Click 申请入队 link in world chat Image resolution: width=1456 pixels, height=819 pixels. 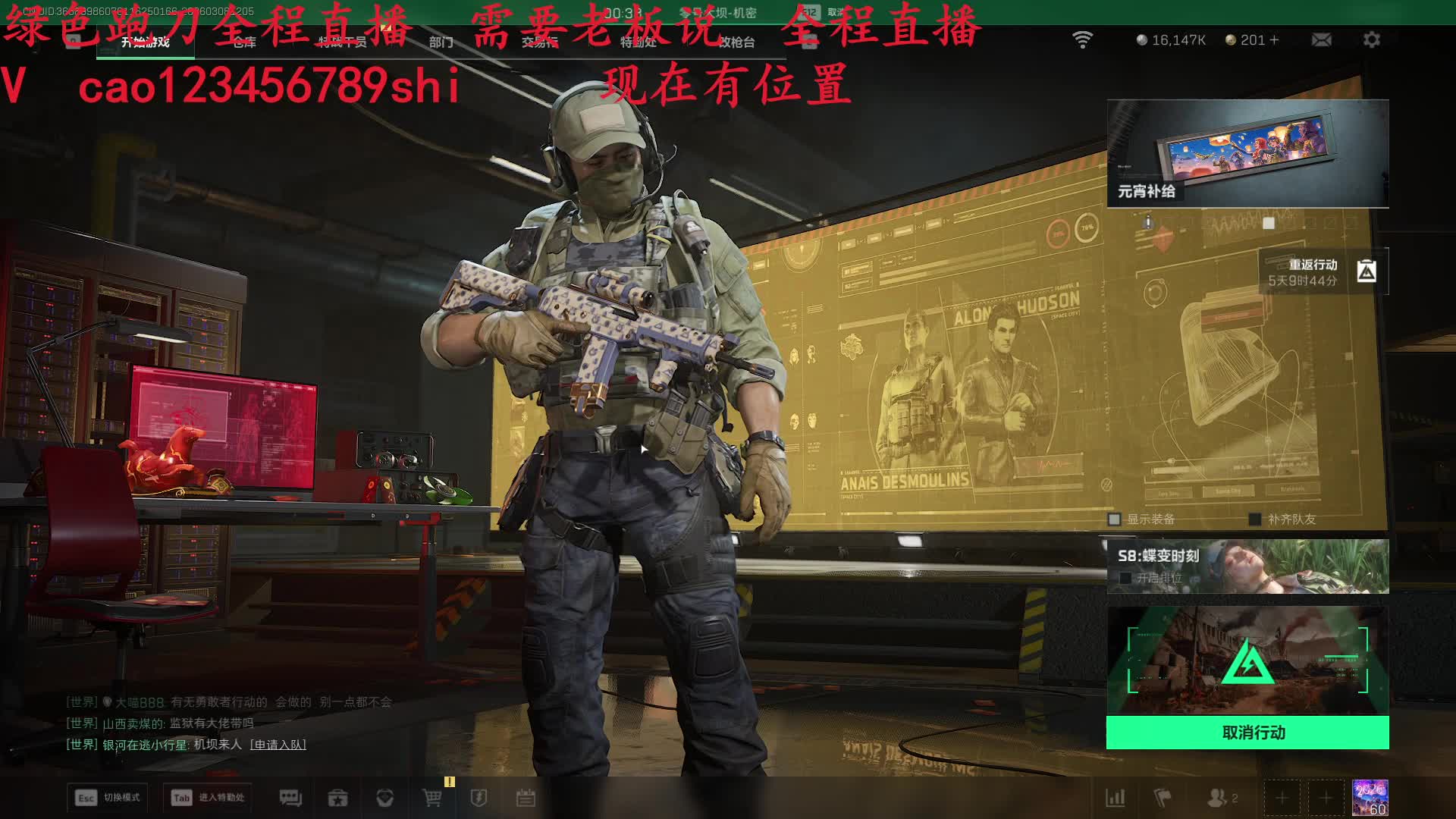point(278,745)
